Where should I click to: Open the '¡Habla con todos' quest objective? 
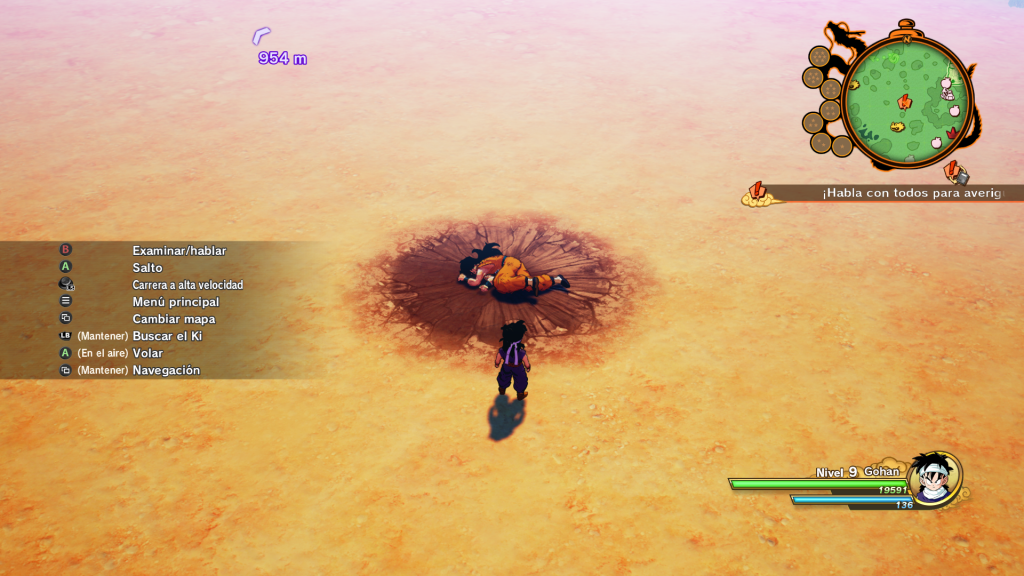click(910, 193)
